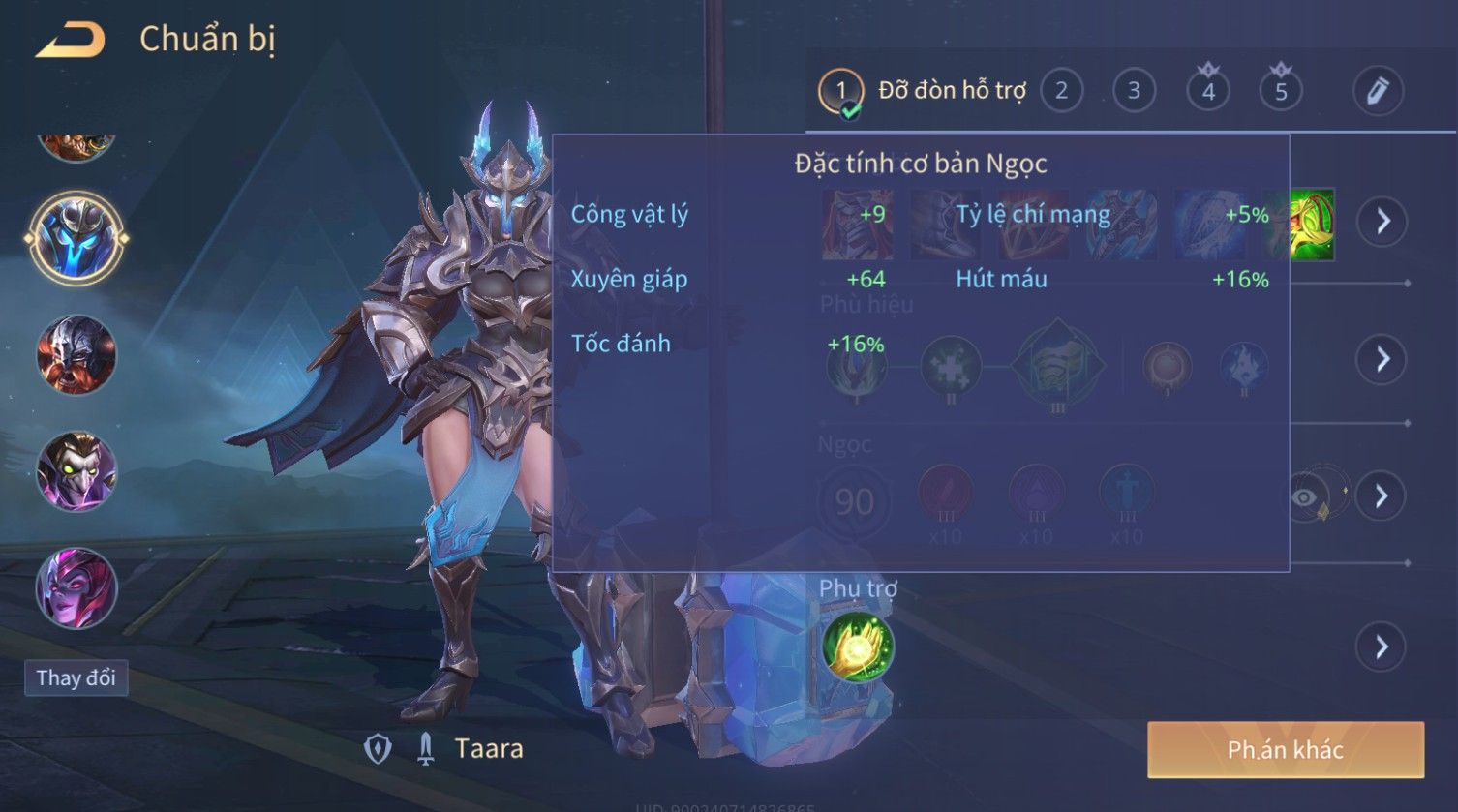The image size is (1458, 812).
Task: Expand the item build row arrow
Action: [1382, 222]
